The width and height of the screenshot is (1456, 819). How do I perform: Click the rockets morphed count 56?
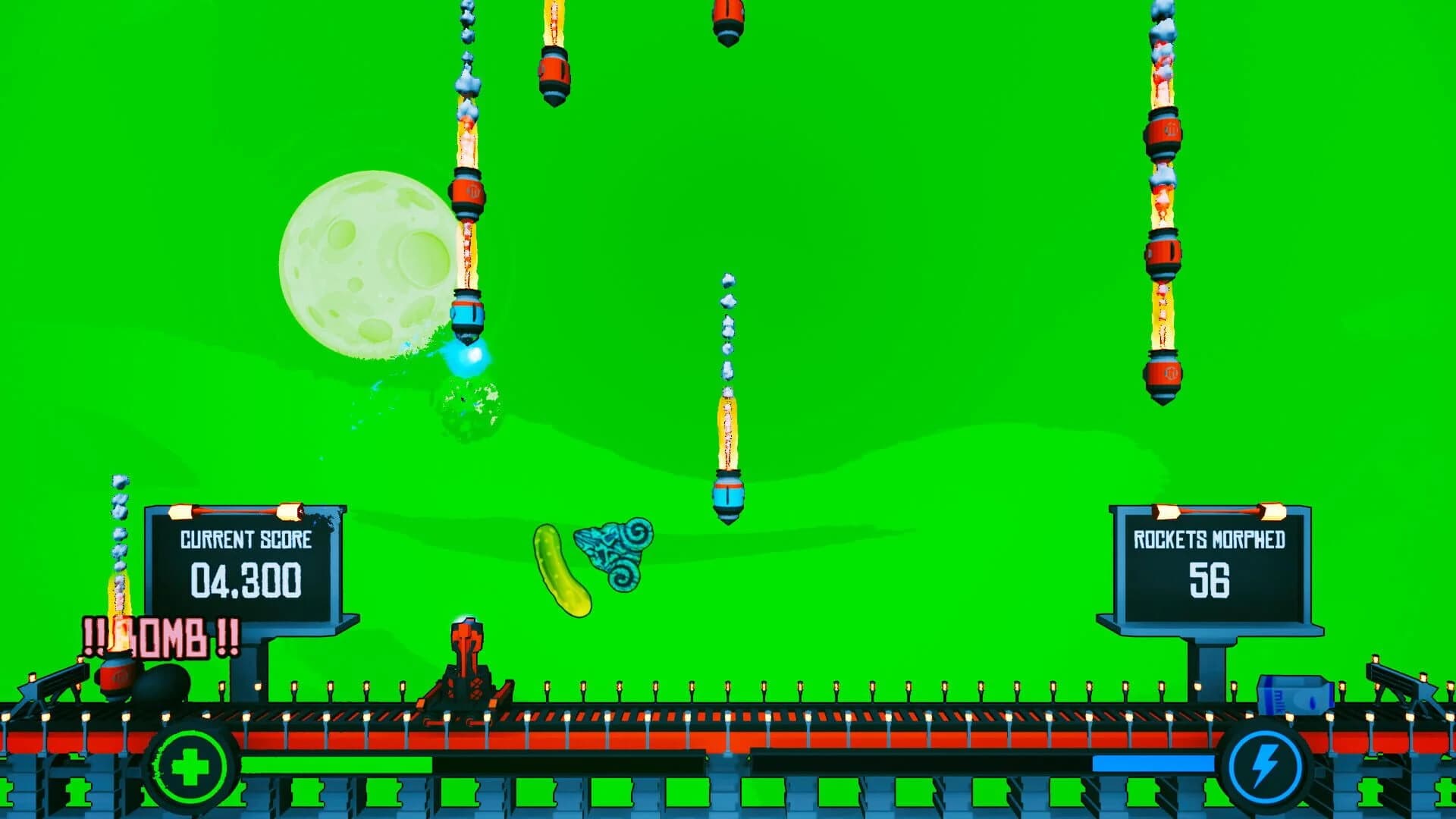click(1209, 583)
